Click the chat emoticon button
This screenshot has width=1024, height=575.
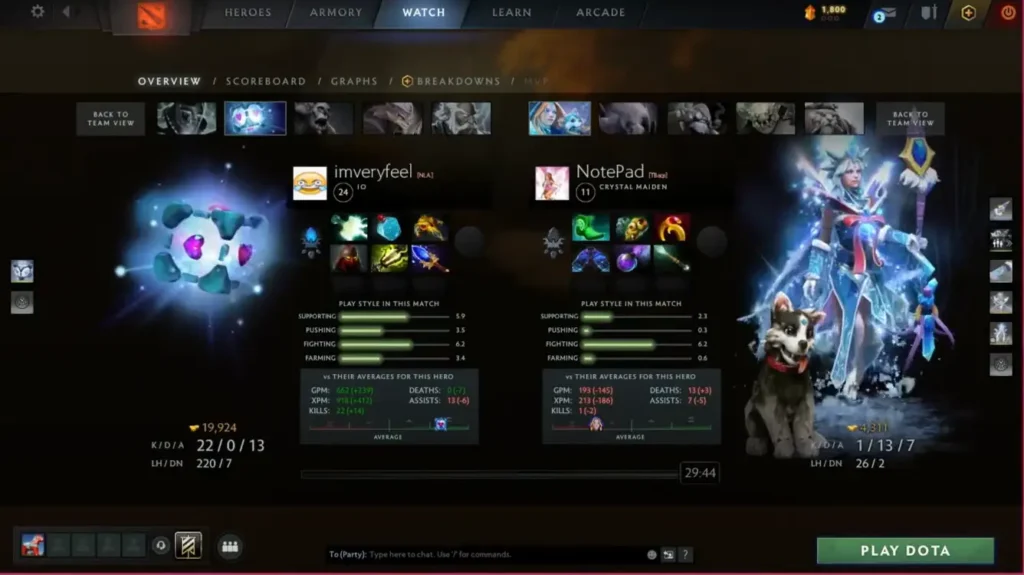pyautogui.click(x=652, y=554)
